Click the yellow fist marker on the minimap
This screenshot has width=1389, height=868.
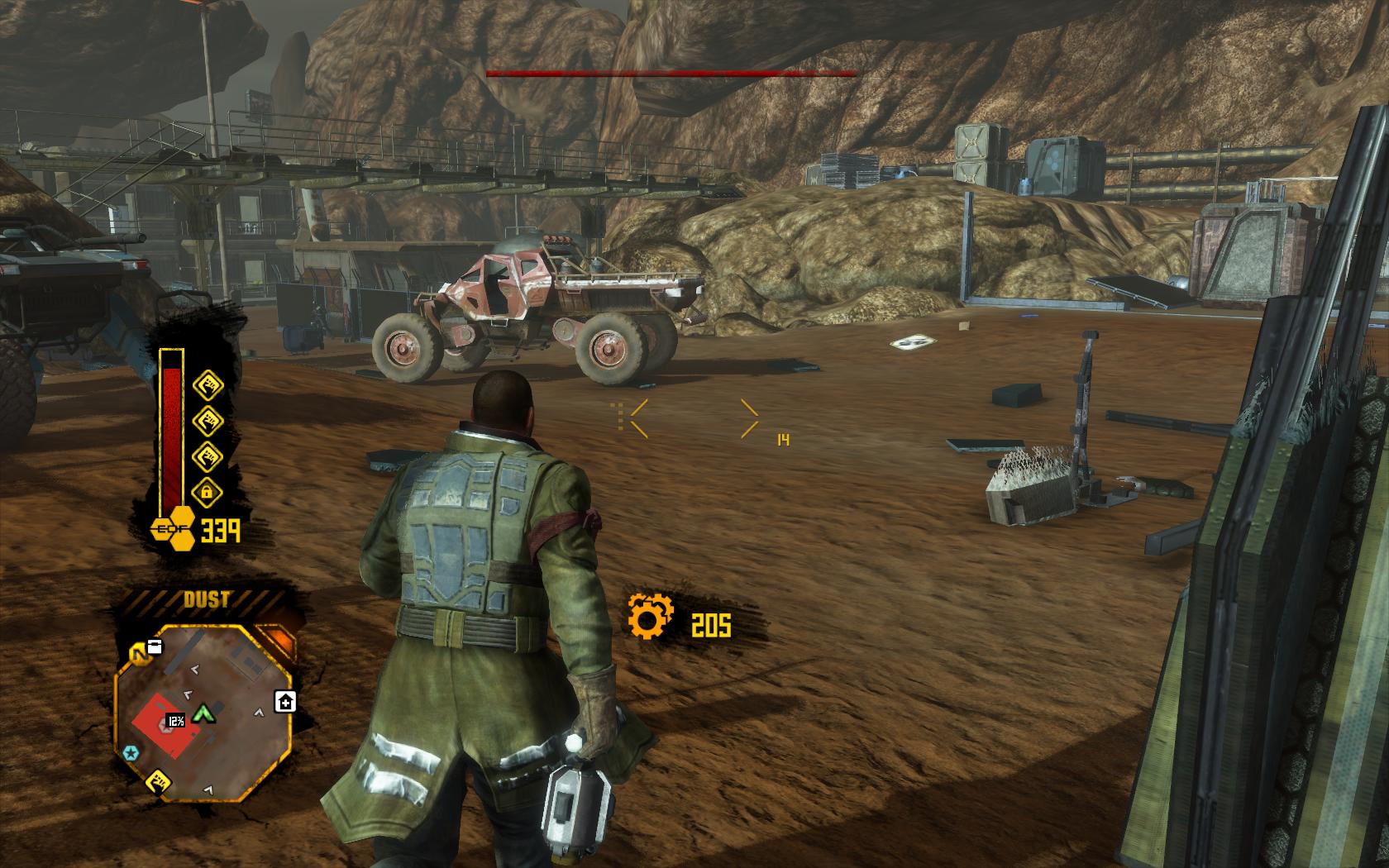[x=158, y=781]
